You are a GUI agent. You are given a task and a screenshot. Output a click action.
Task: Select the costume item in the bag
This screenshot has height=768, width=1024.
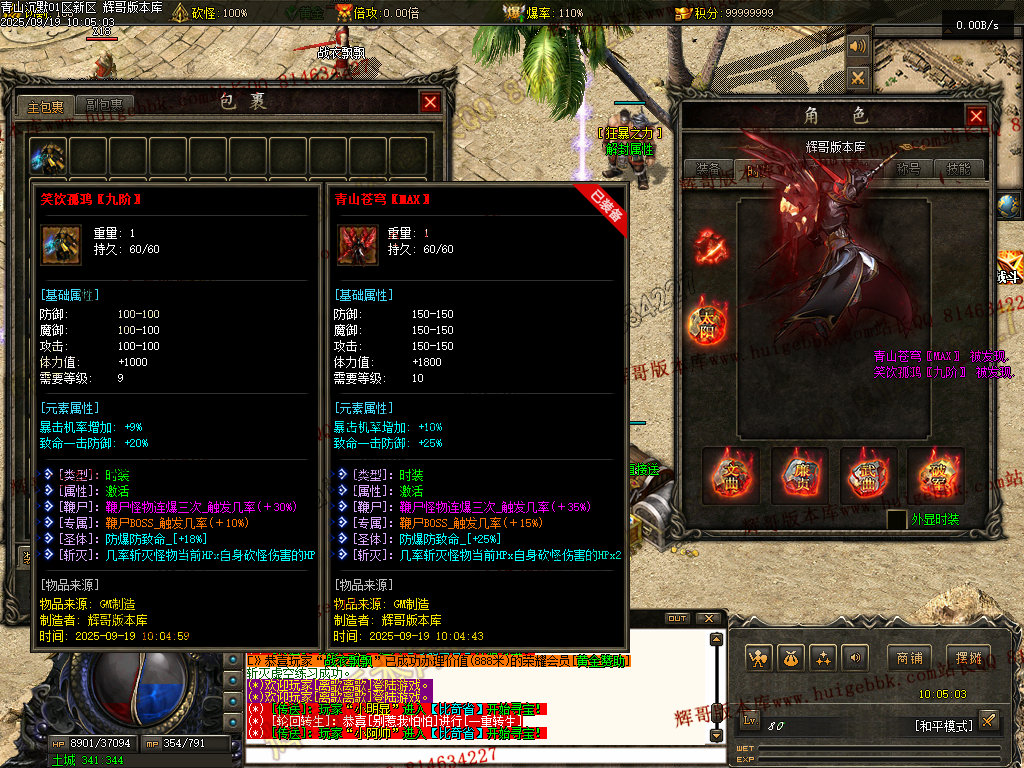[48, 156]
